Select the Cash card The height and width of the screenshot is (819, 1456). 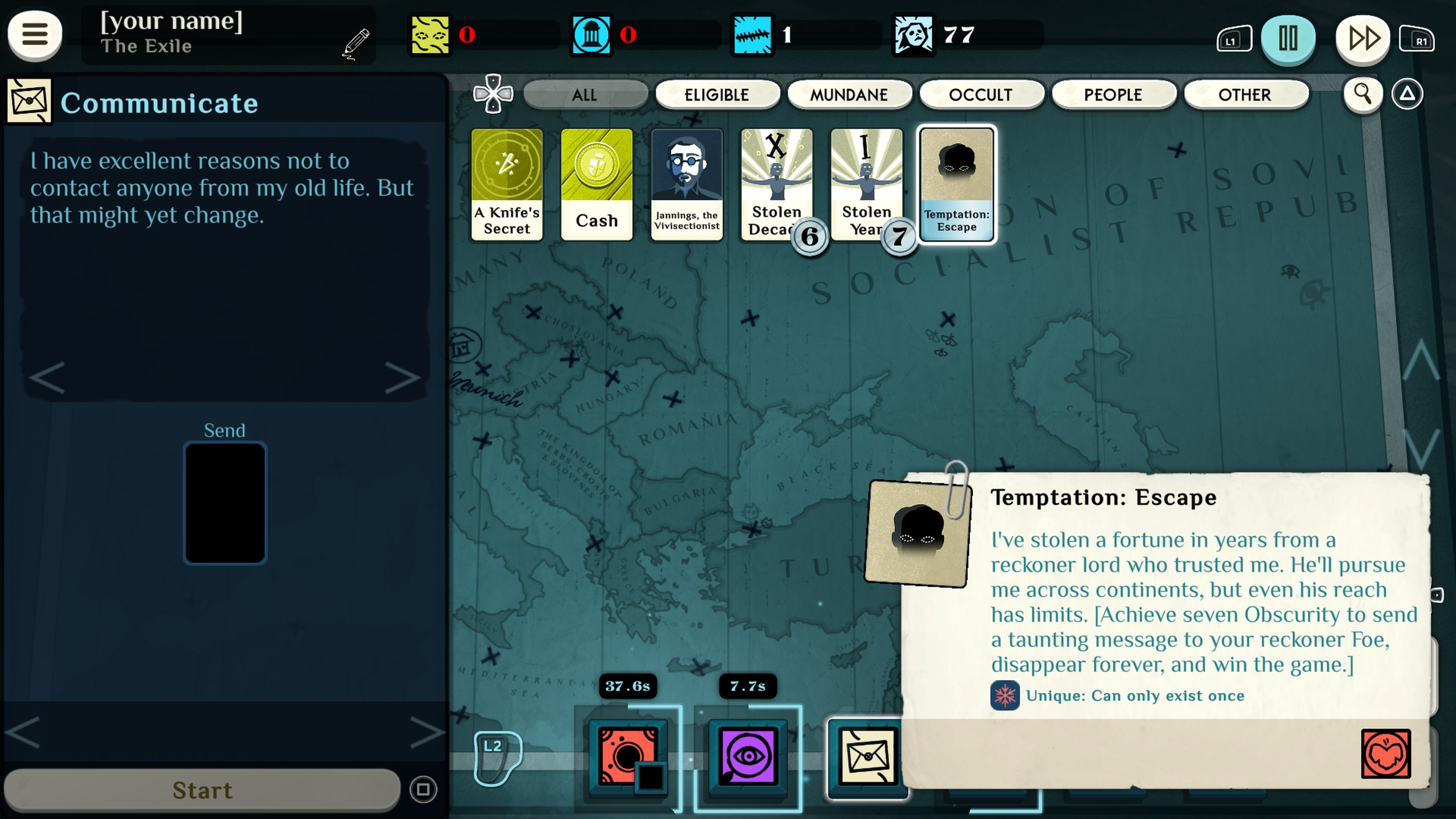pyautogui.click(x=597, y=184)
